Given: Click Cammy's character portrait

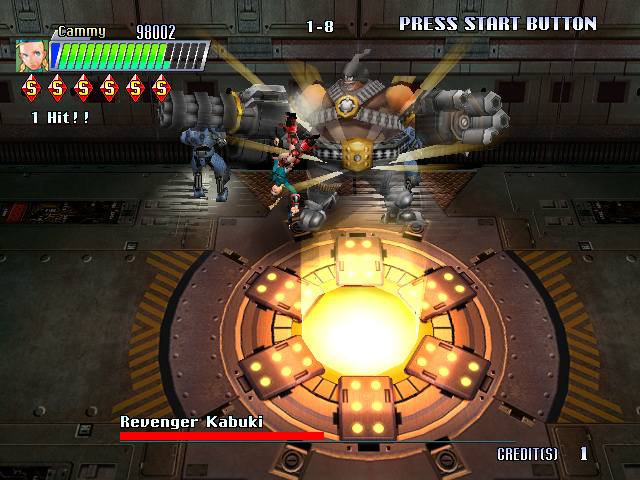Looking at the screenshot, I should 30,55.
